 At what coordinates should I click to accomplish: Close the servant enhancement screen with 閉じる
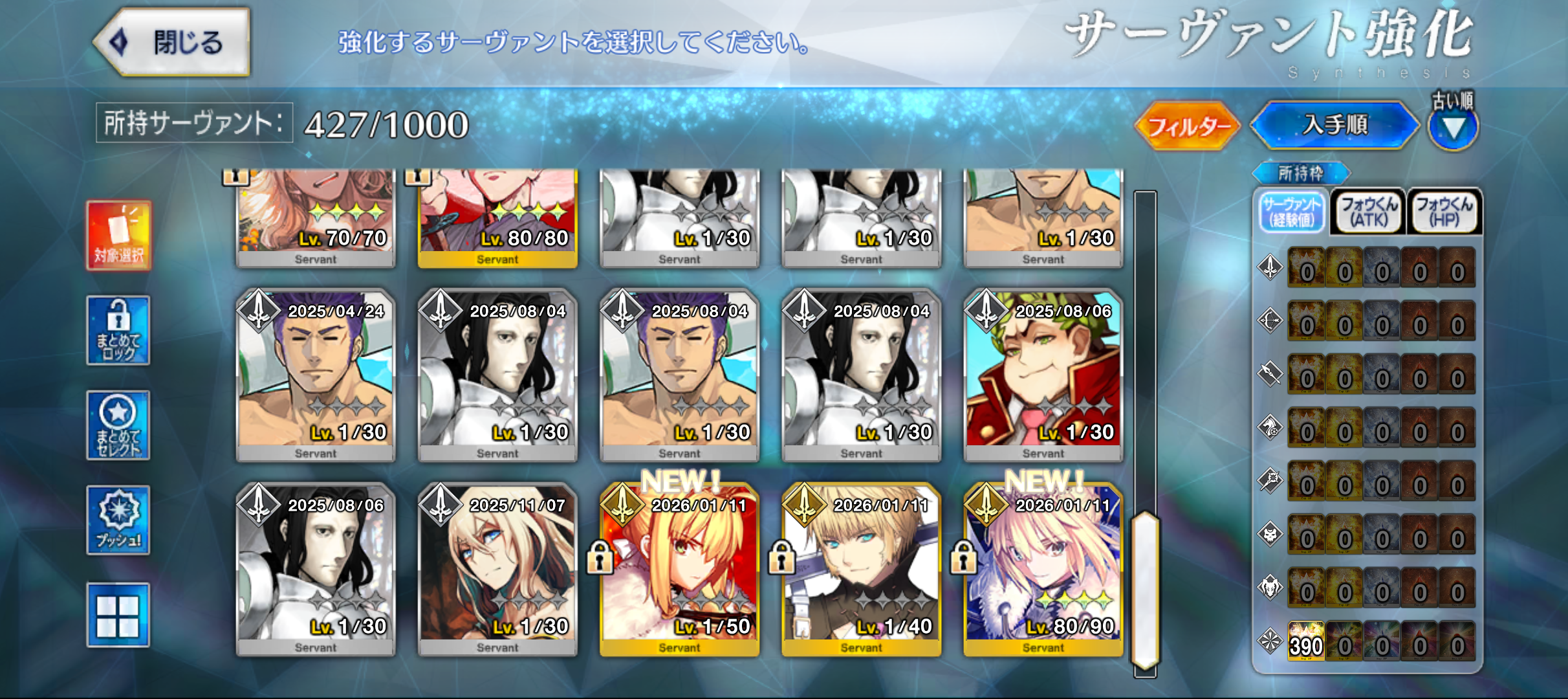(171, 43)
